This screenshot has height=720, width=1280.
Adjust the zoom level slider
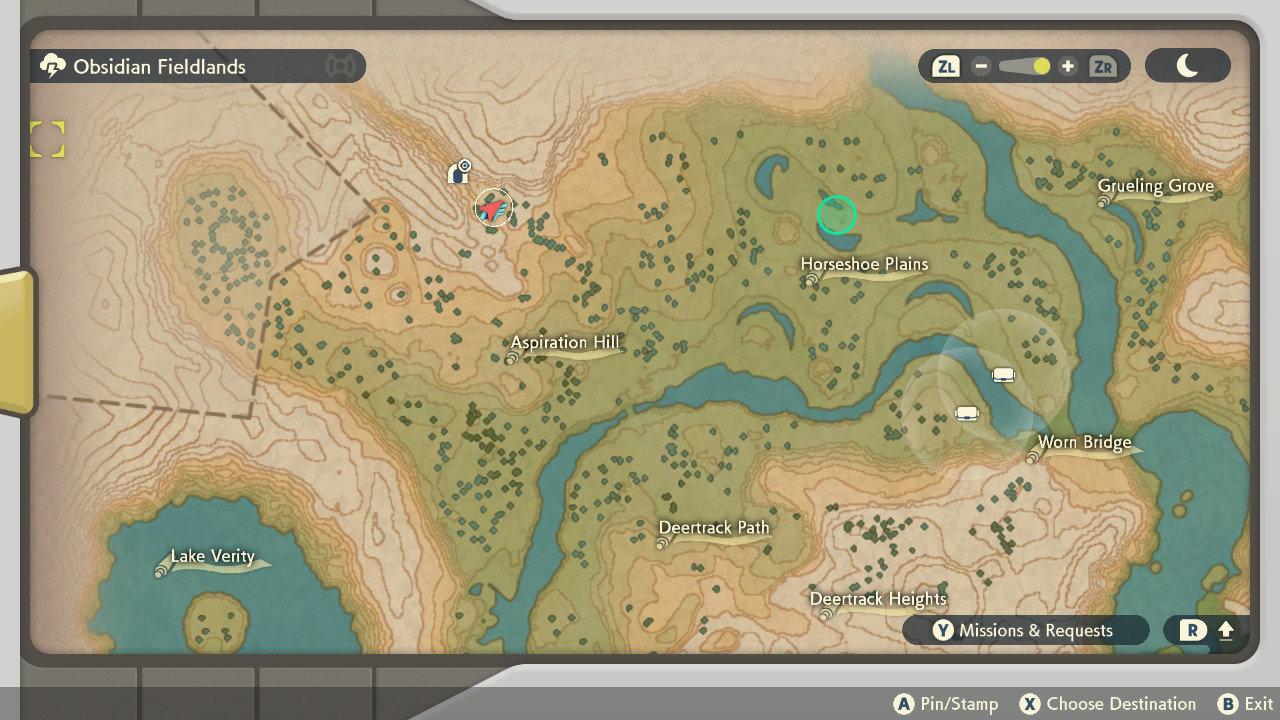[x=1022, y=66]
